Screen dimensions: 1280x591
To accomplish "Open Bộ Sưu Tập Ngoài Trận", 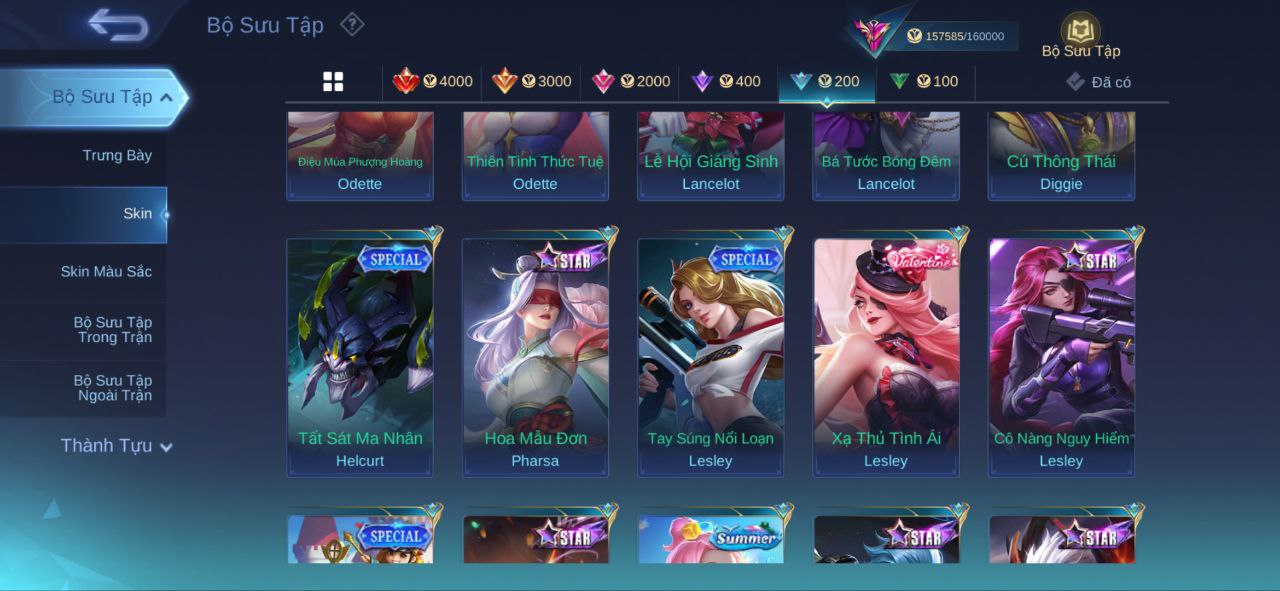I will [112, 388].
